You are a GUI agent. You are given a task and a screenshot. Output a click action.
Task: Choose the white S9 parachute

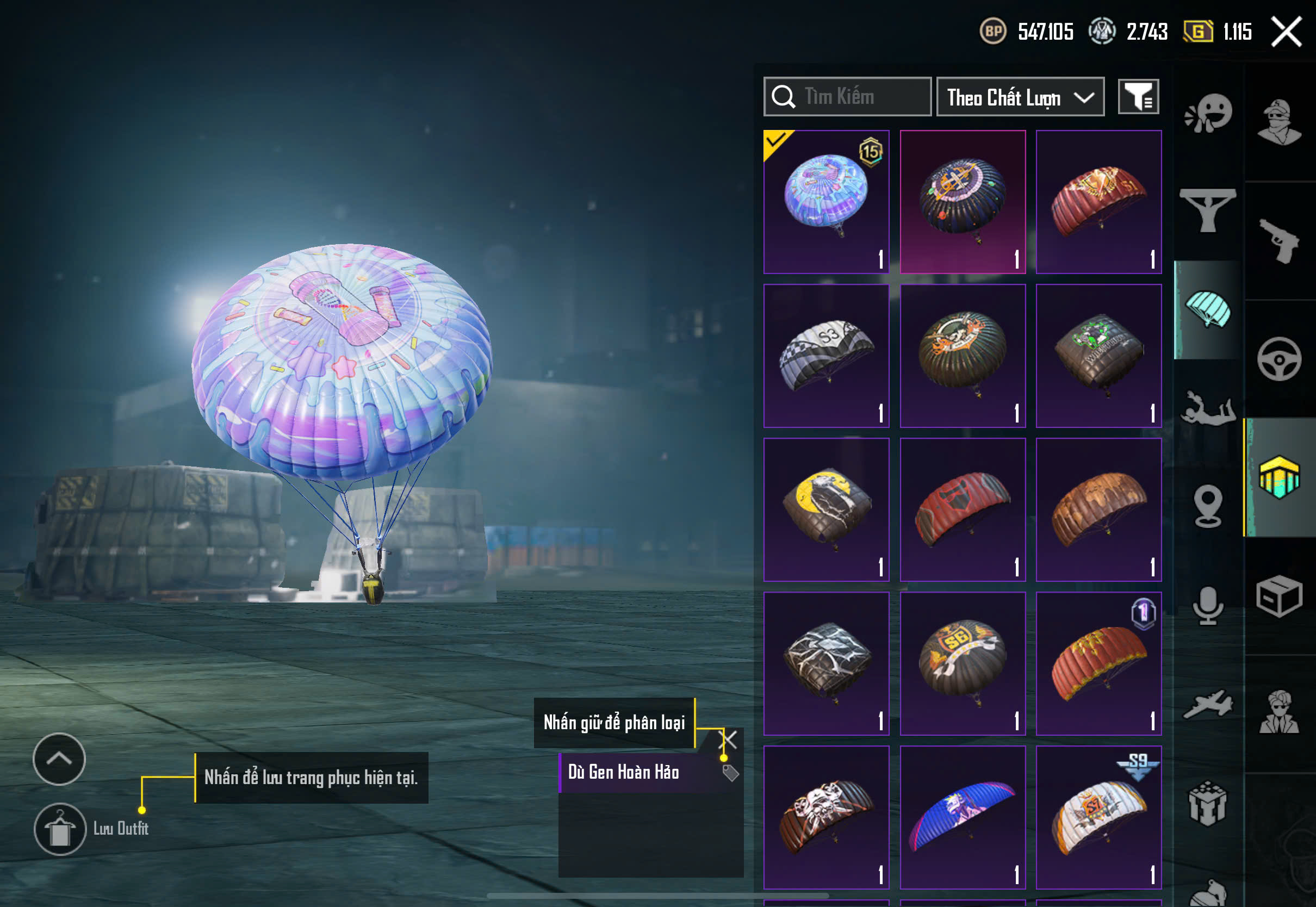1098,817
